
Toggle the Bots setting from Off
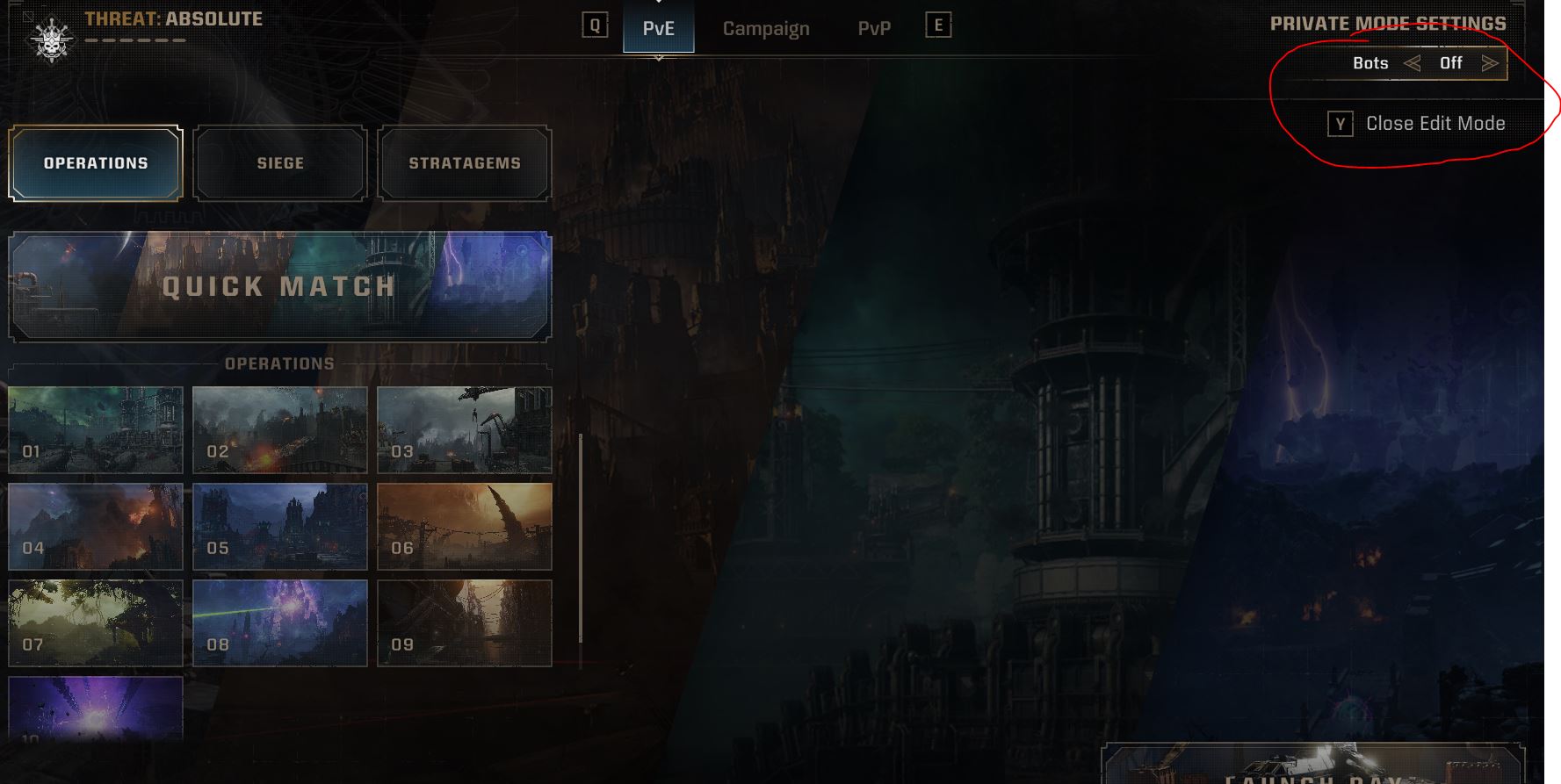[1451, 62]
